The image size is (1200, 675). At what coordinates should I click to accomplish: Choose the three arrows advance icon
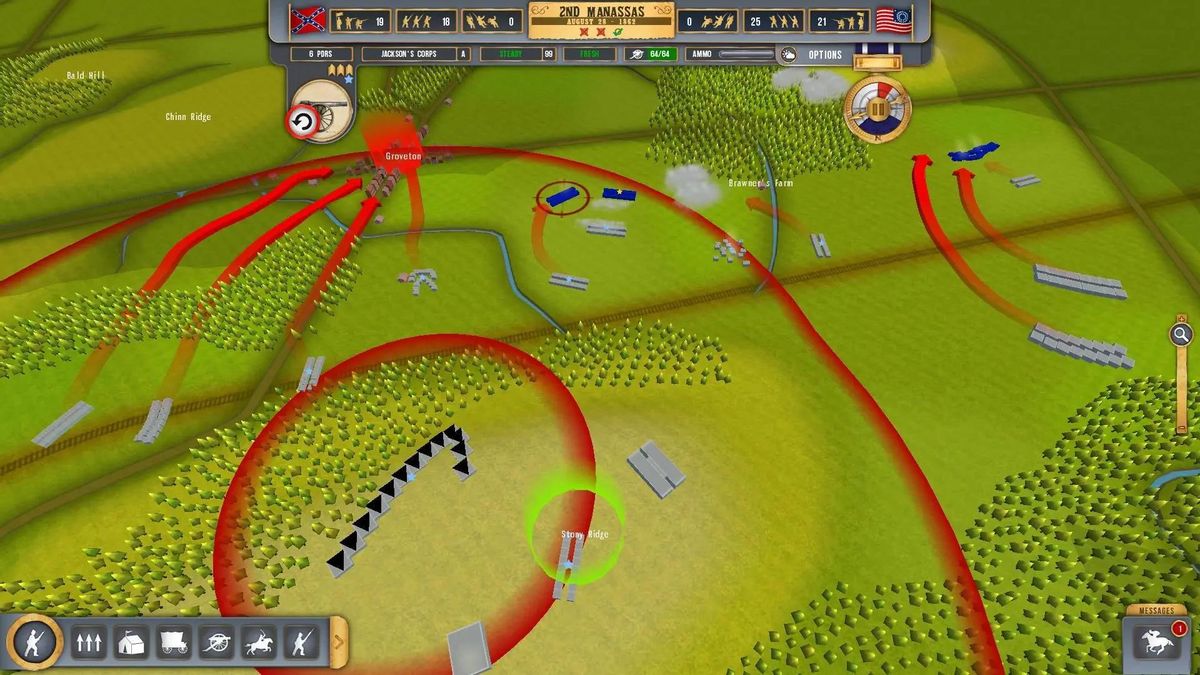tap(88, 642)
